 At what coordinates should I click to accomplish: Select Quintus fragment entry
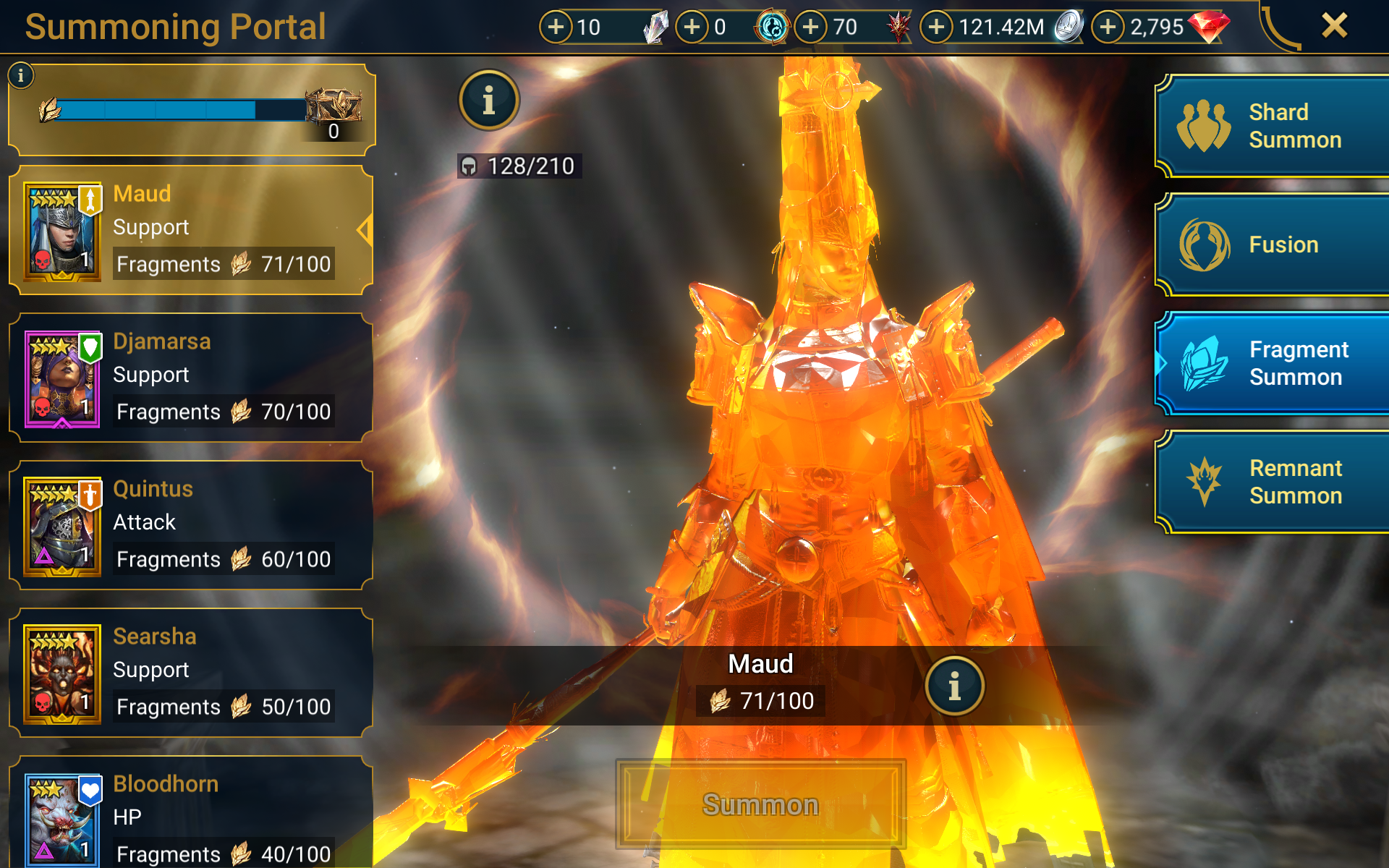tap(191, 525)
